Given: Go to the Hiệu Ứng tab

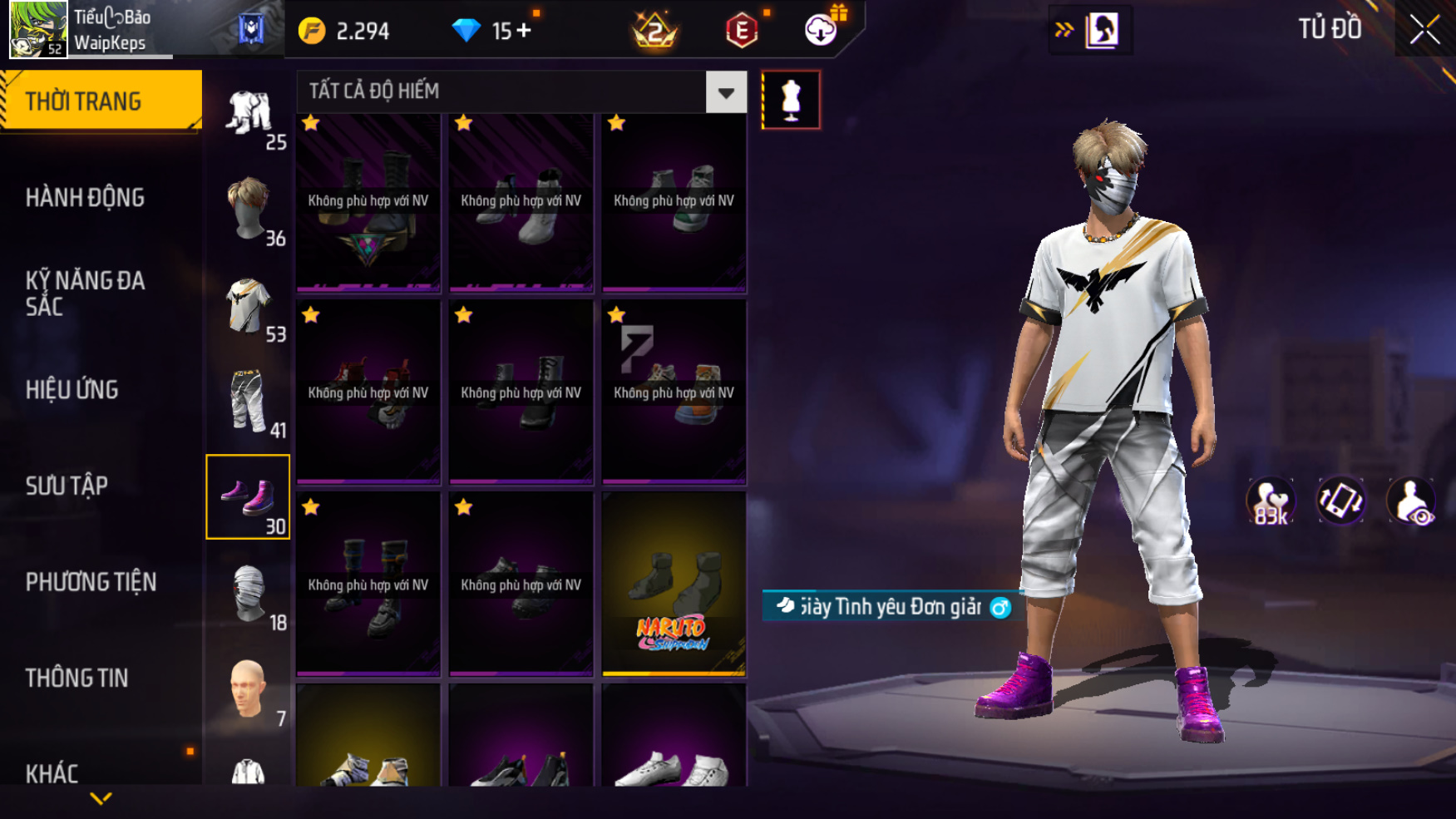Looking at the screenshot, I should coord(72,390).
